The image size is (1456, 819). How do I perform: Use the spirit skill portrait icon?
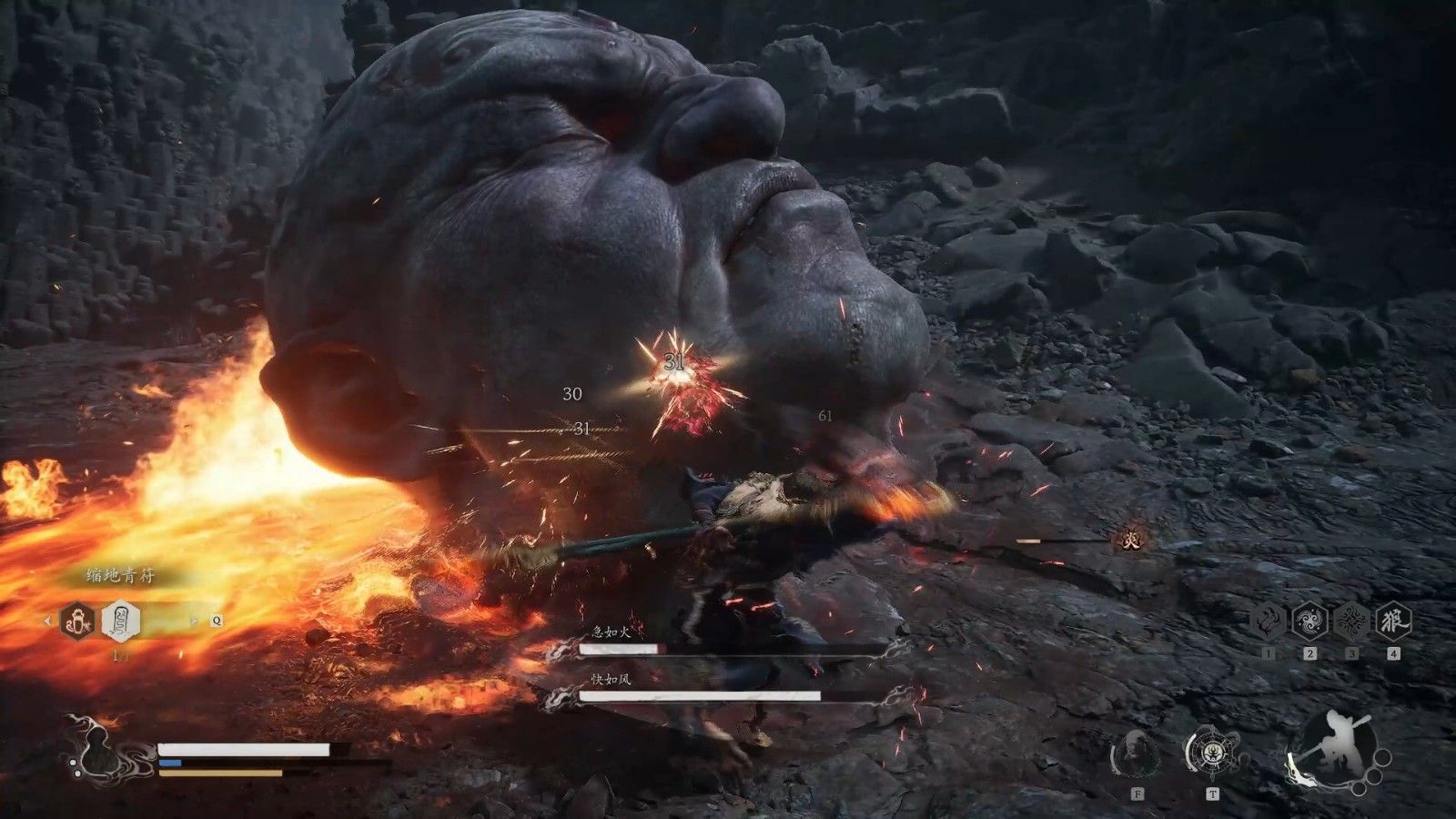(x=1136, y=754)
